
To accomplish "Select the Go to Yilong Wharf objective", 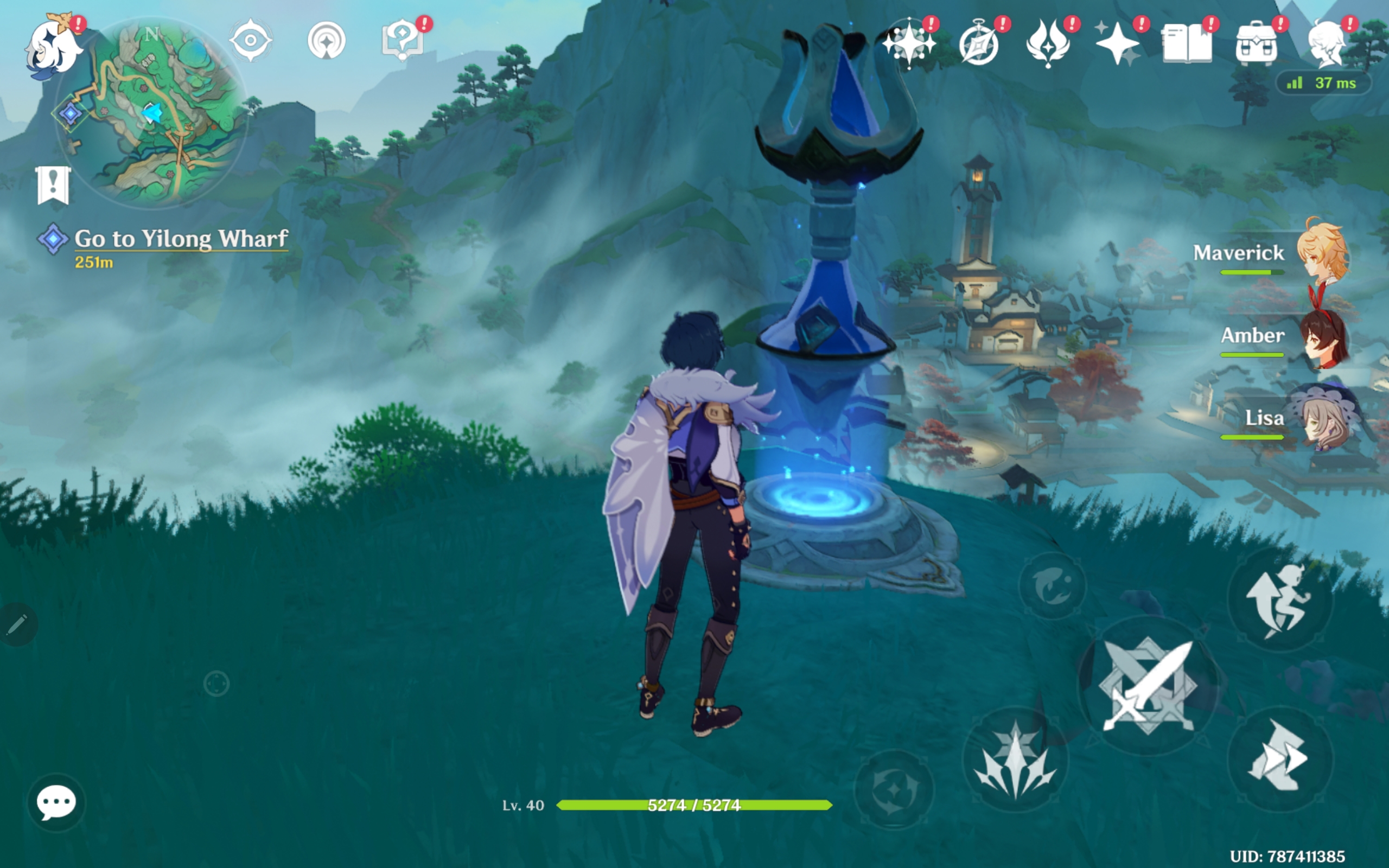I will (x=180, y=239).
